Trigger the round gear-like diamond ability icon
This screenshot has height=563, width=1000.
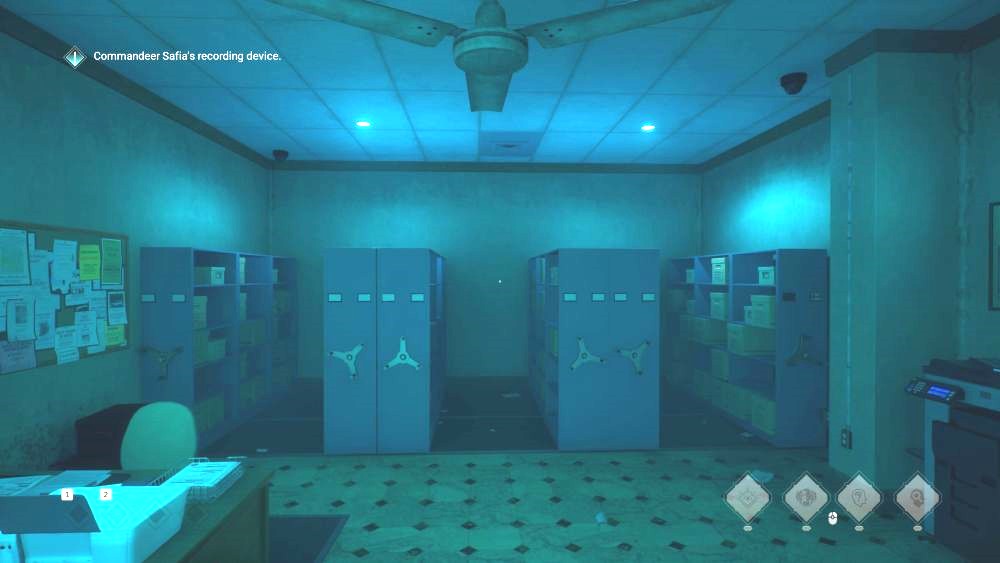coord(747,495)
